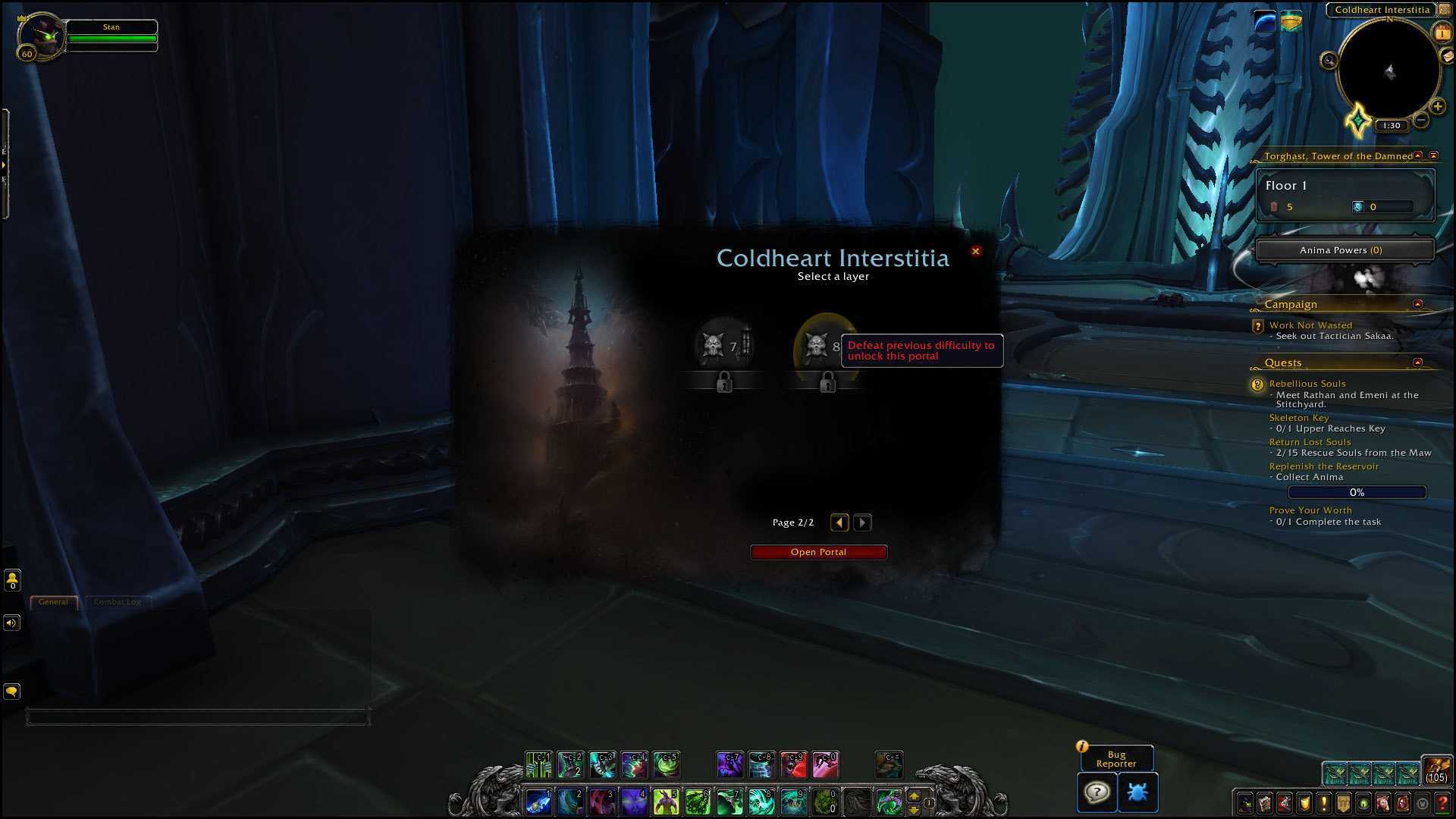Image resolution: width=1456 pixels, height=819 pixels.
Task: Switch to the General chat tab
Action: coord(53,602)
